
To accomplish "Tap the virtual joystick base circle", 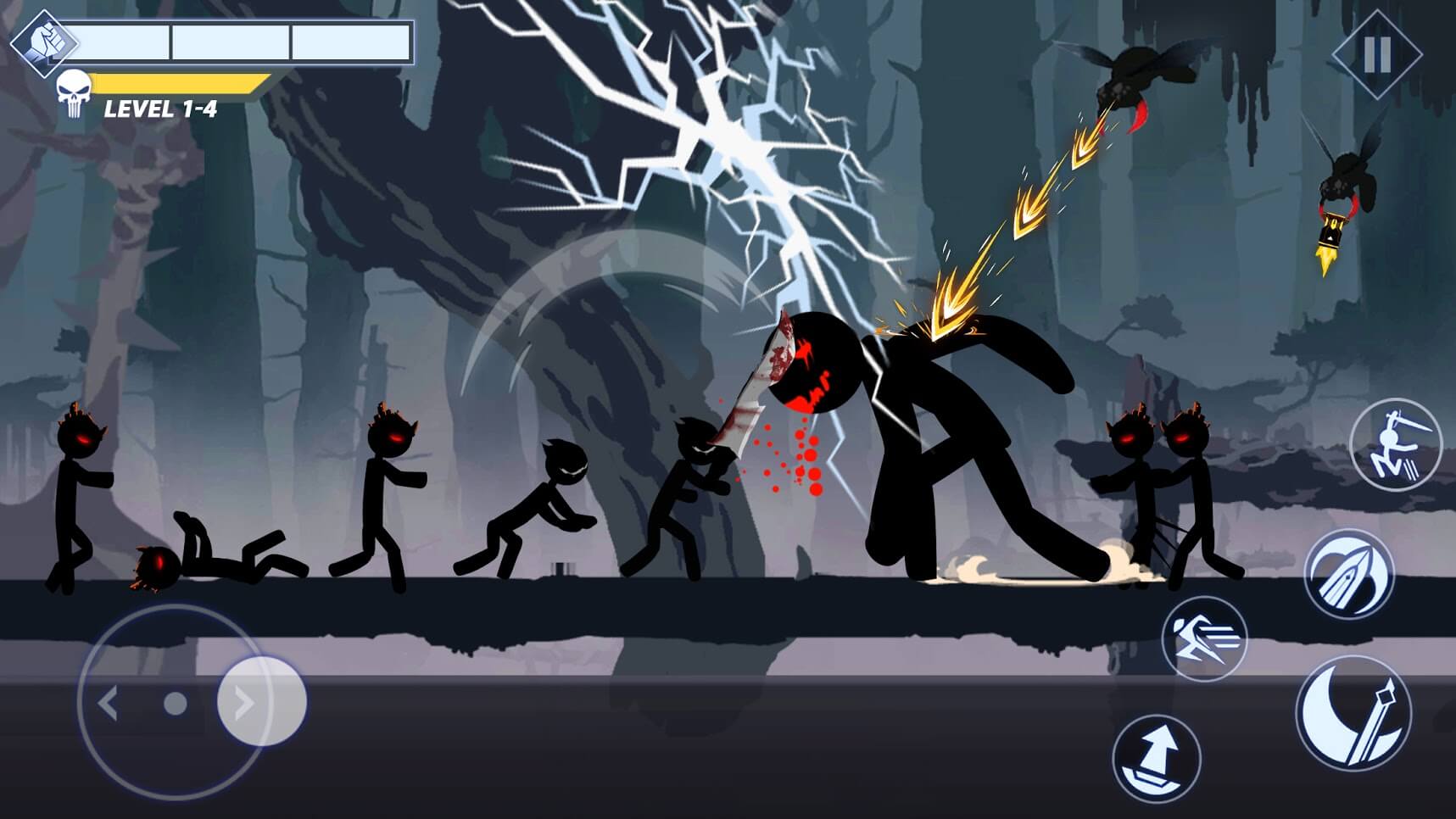I will click(x=175, y=703).
